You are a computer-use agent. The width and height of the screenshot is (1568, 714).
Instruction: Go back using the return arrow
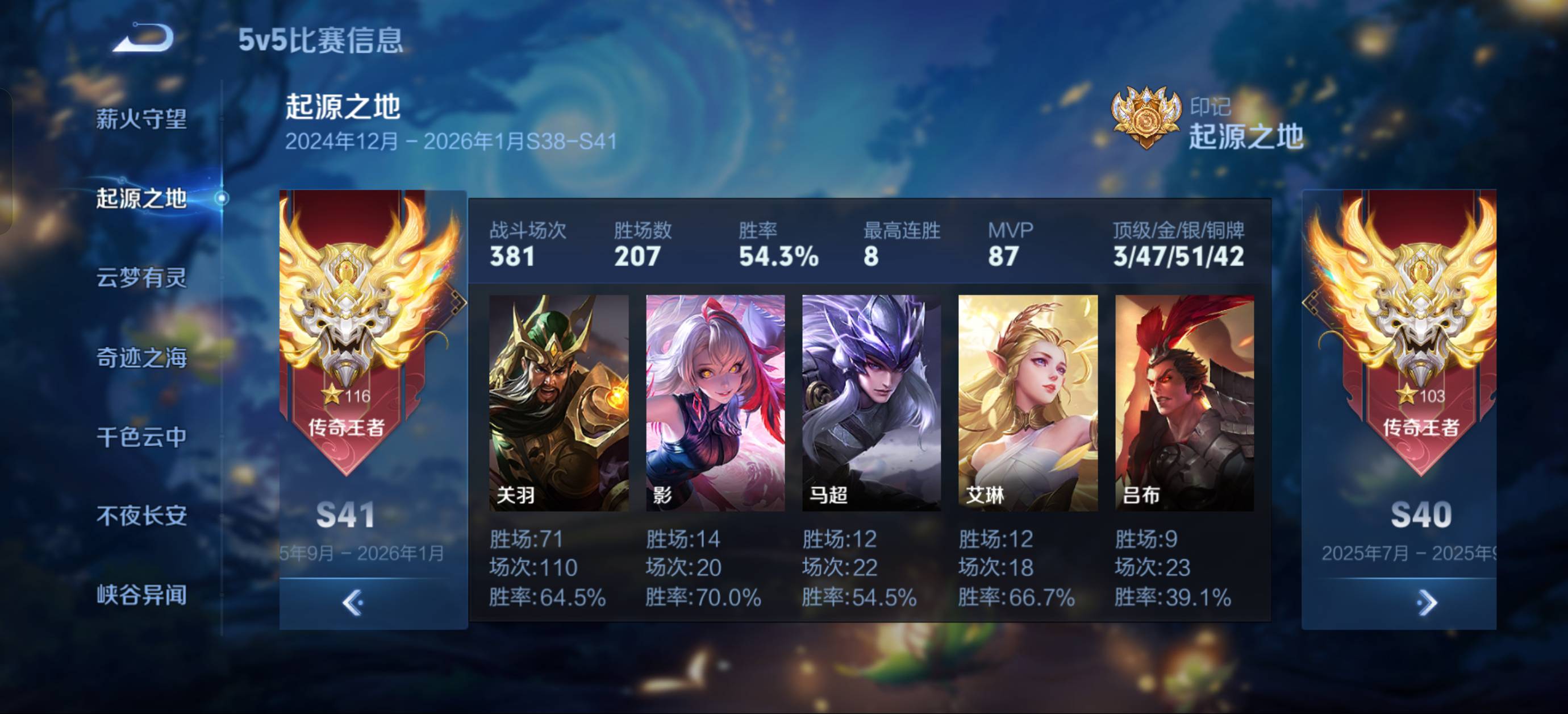pyautogui.click(x=144, y=39)
